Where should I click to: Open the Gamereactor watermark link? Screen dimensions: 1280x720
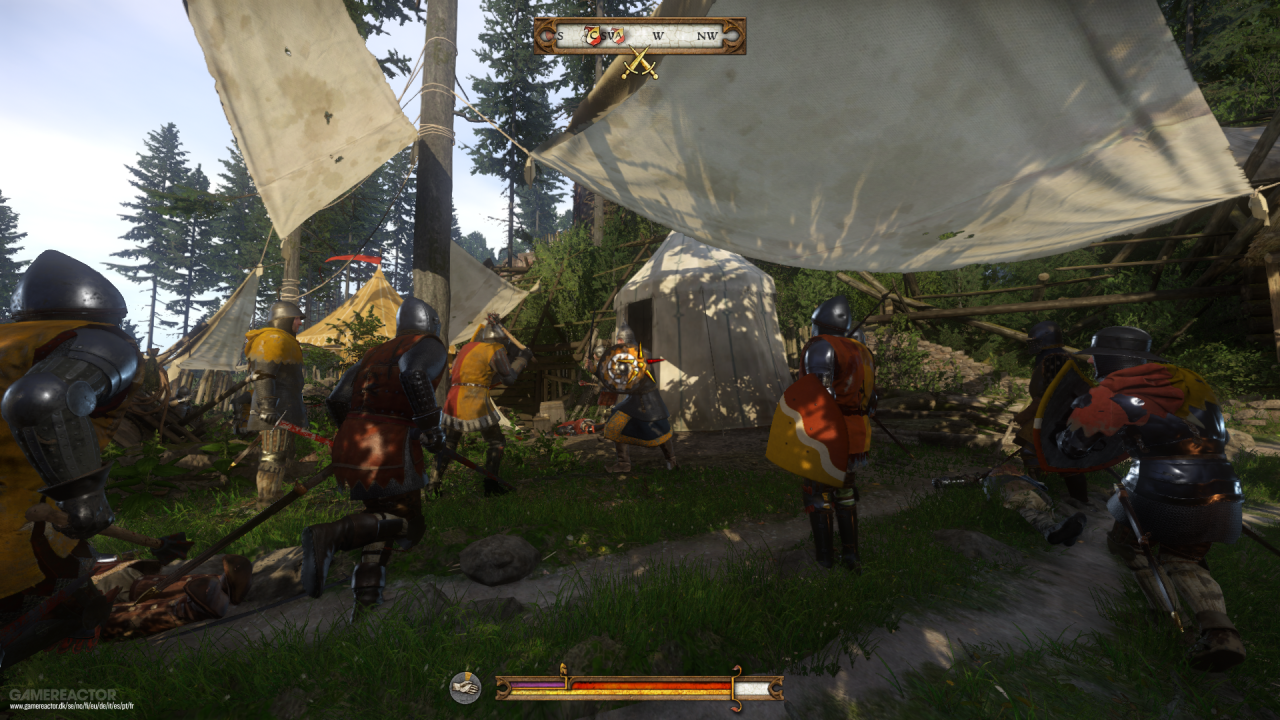pos(62,694)
